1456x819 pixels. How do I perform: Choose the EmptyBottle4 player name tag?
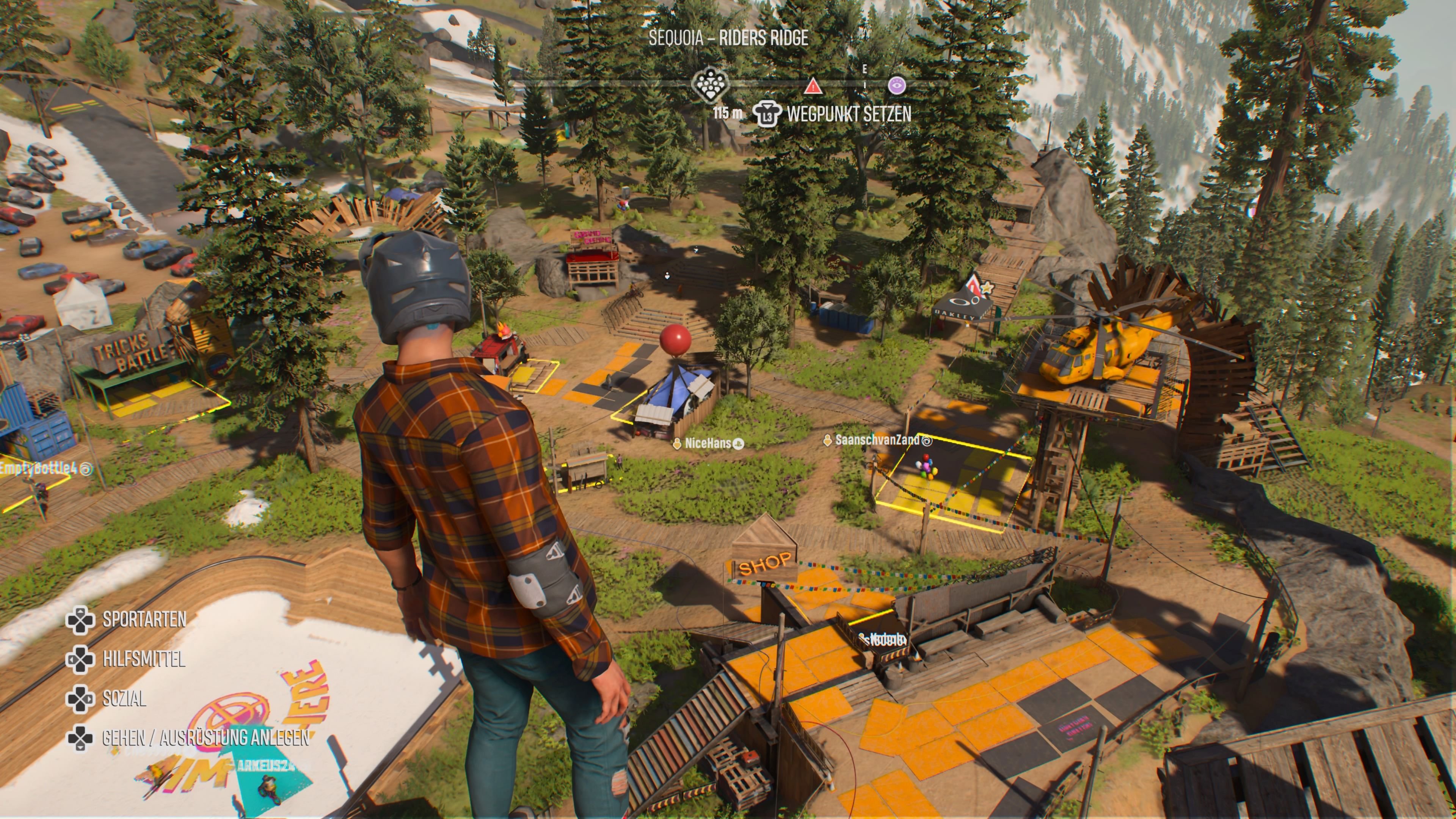coord(39,469)
